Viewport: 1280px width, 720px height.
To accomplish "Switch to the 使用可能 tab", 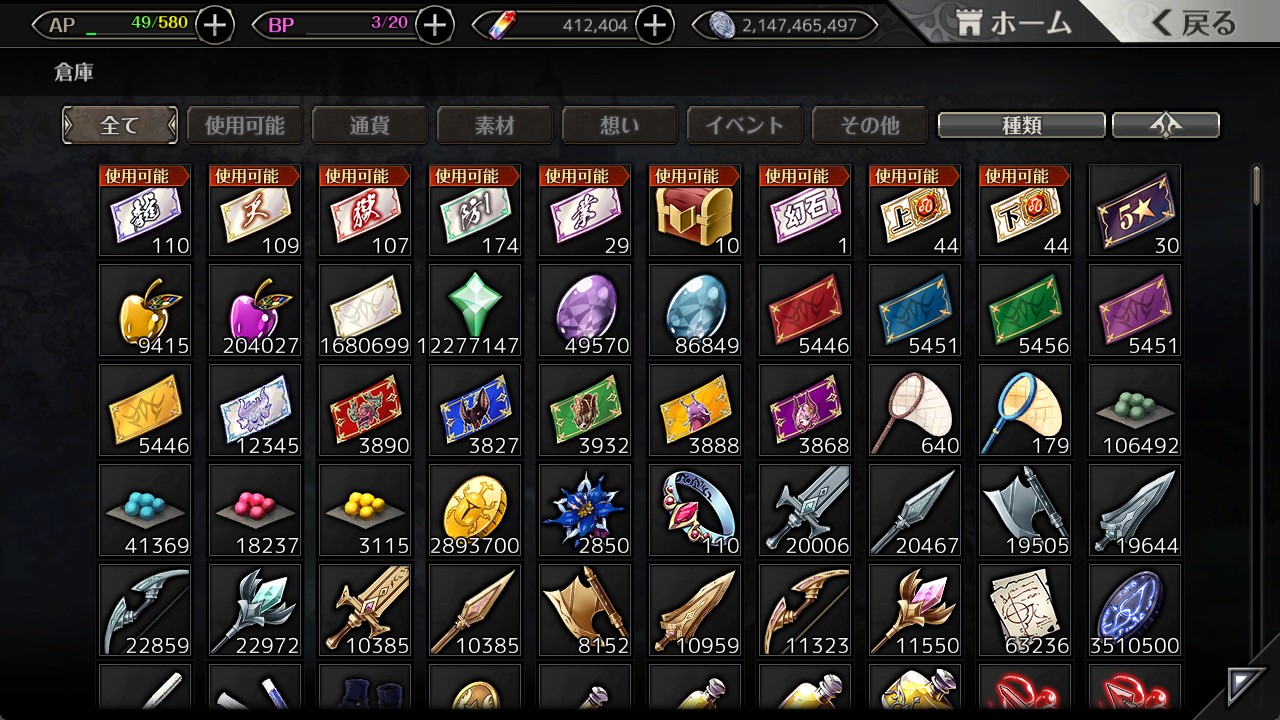I will coord(245,126).
